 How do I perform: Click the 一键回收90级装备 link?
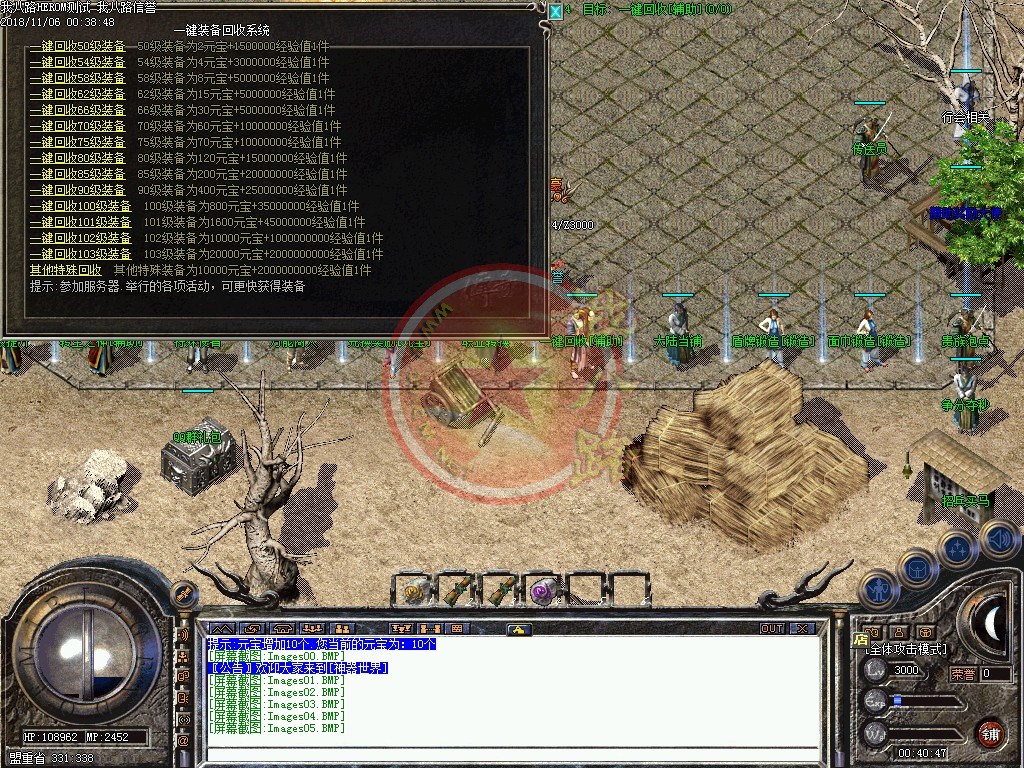[78, 190]
